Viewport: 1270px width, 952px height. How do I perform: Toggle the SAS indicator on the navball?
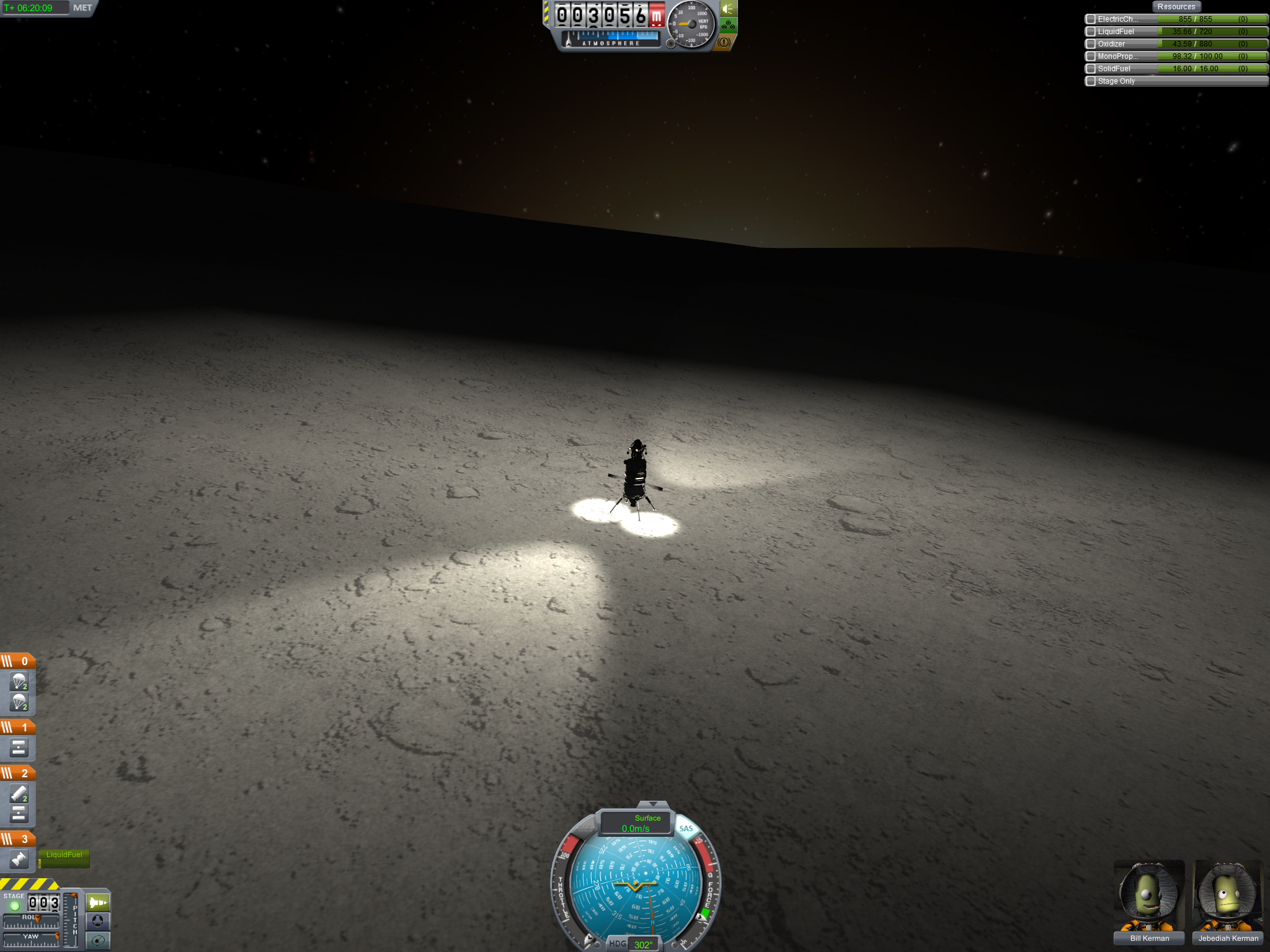coord(686,829)
